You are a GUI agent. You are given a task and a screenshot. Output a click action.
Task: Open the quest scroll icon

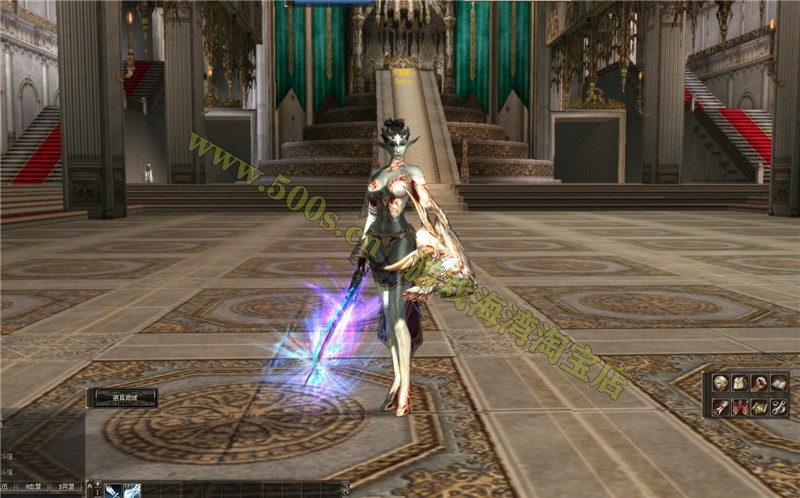720,407
